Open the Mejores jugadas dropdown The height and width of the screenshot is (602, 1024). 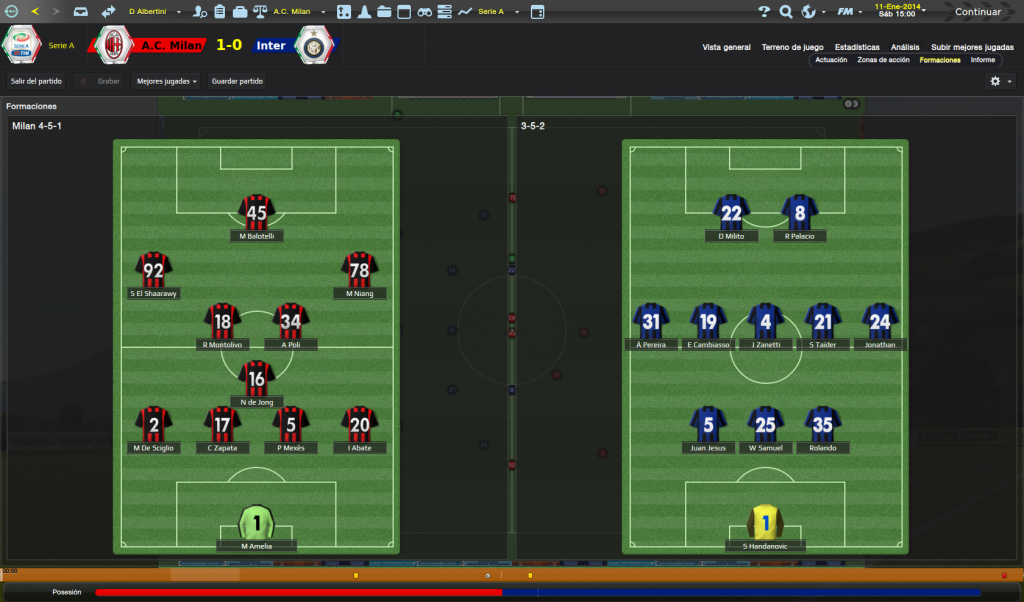167,81
